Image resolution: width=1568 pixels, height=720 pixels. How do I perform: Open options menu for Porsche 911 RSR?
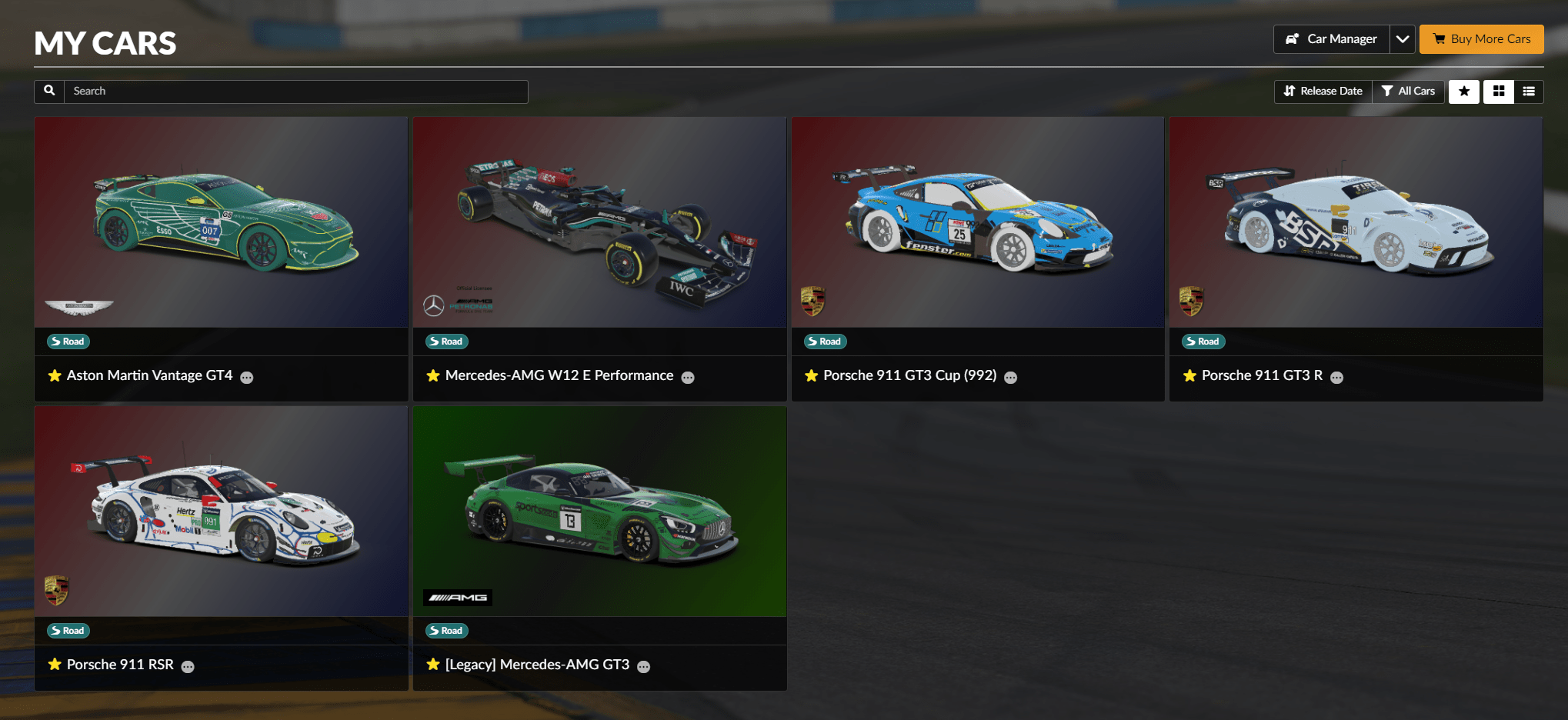pos(188,667)
